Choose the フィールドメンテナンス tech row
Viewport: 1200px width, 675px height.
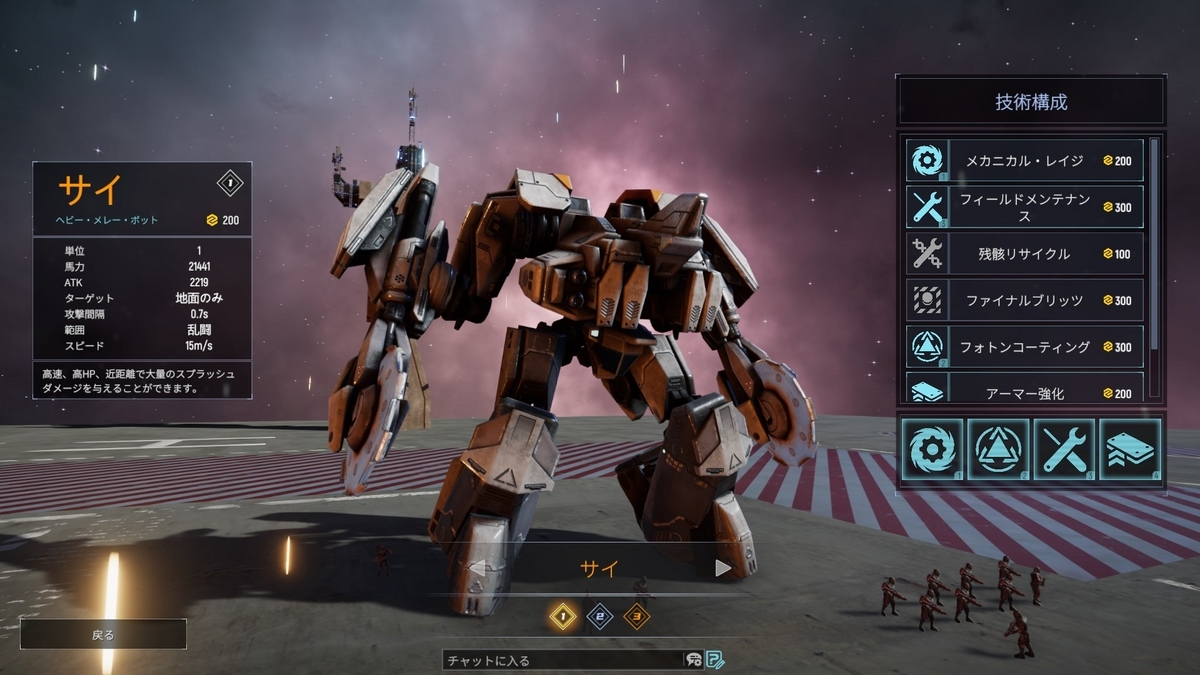pyautogui.click(x=1025, y=207)
